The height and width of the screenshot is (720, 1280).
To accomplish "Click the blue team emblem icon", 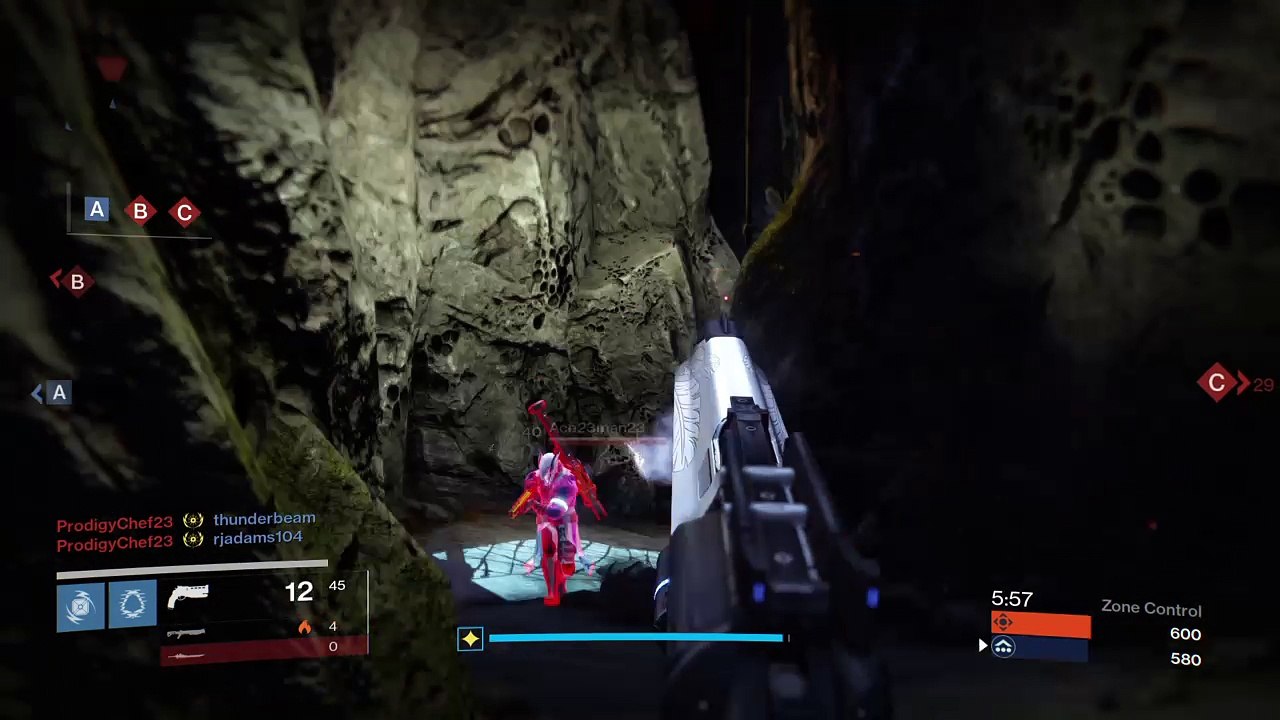I will click(1003, 648).
